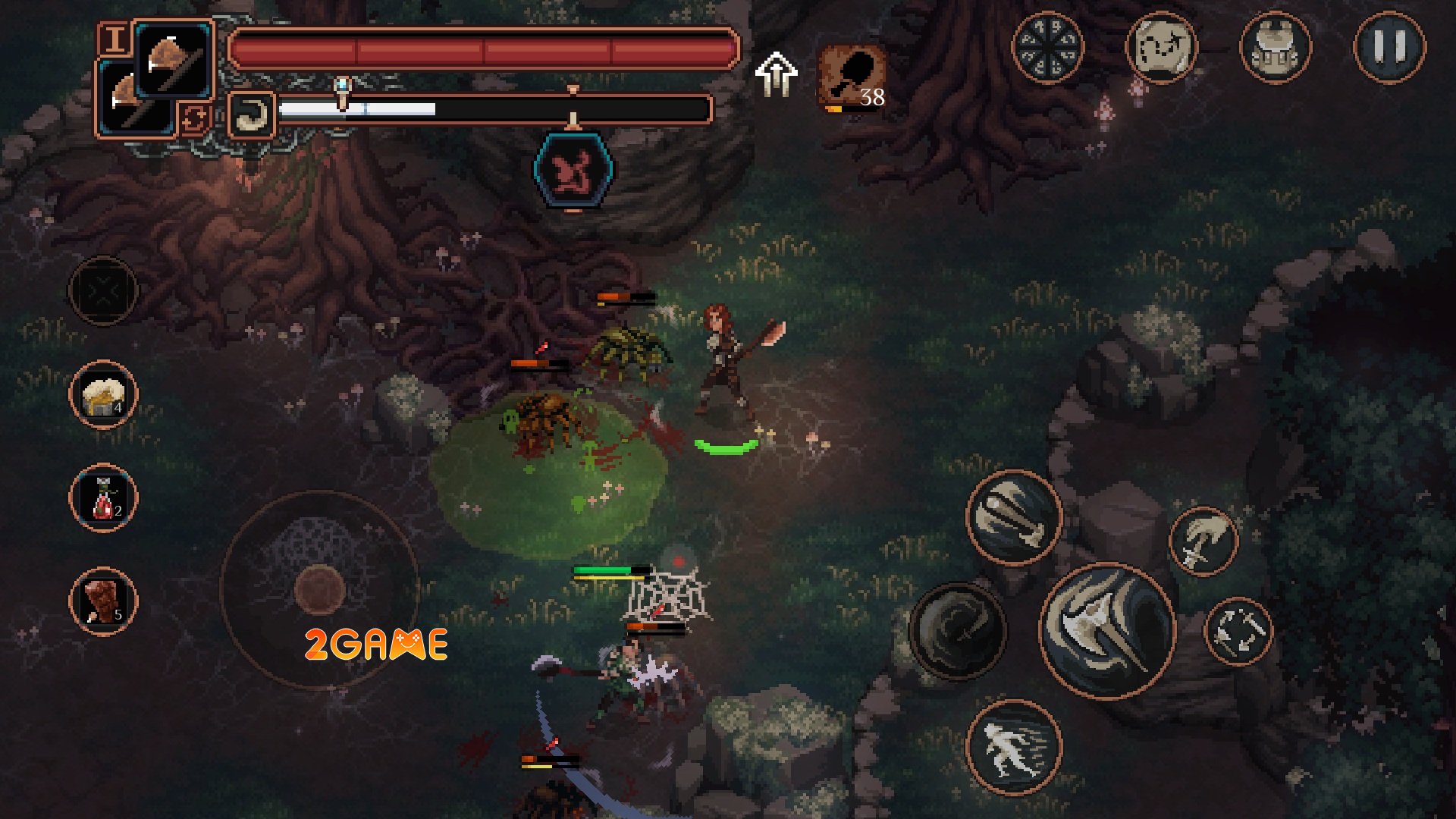1456x819 pixels.
Task: Activate the dash sprint ability
Action: tap(1013, 747)
